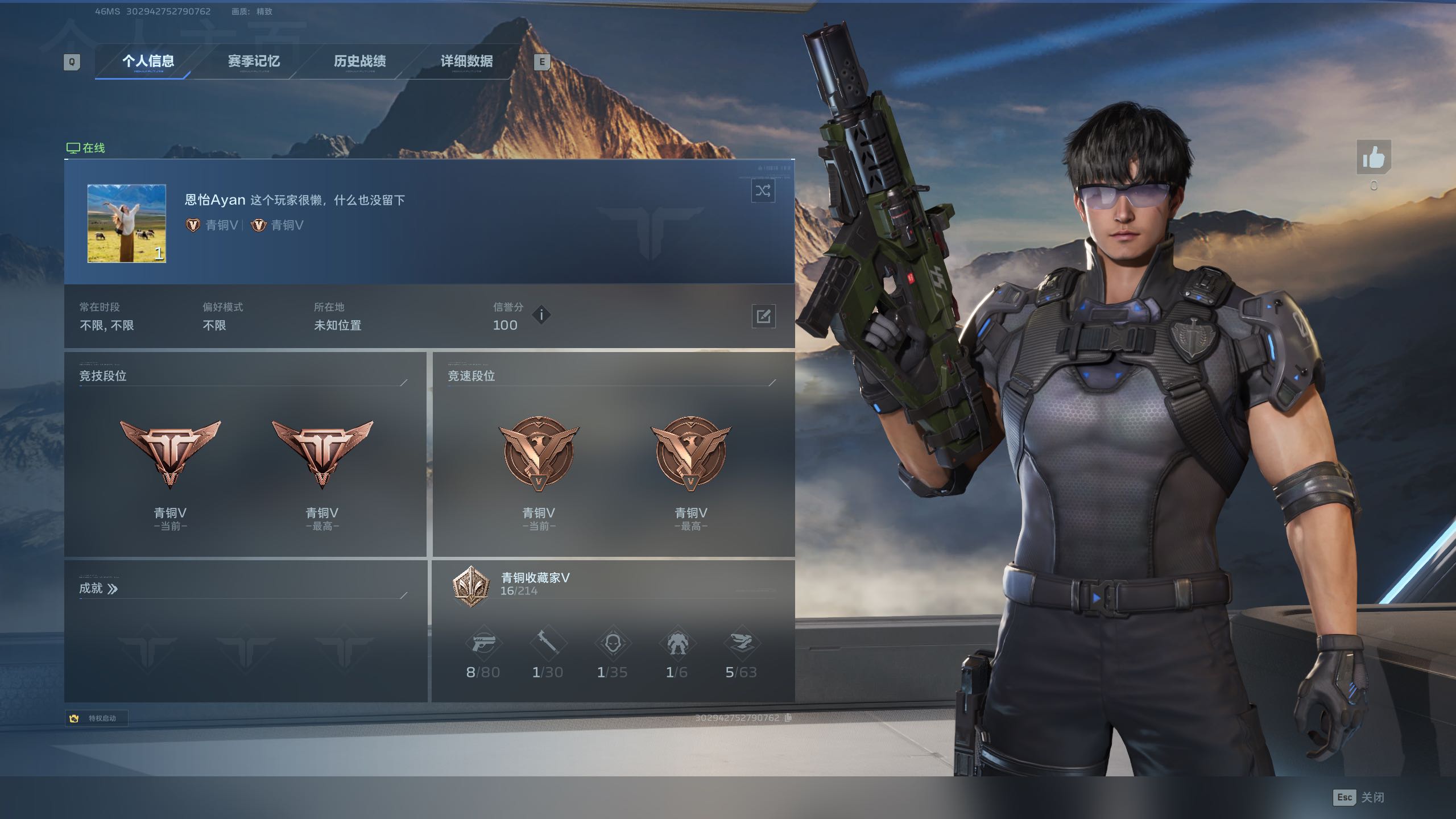The image size is (1456, 819).
Task: Expand the 成就 achievements section
Action: 98,589
